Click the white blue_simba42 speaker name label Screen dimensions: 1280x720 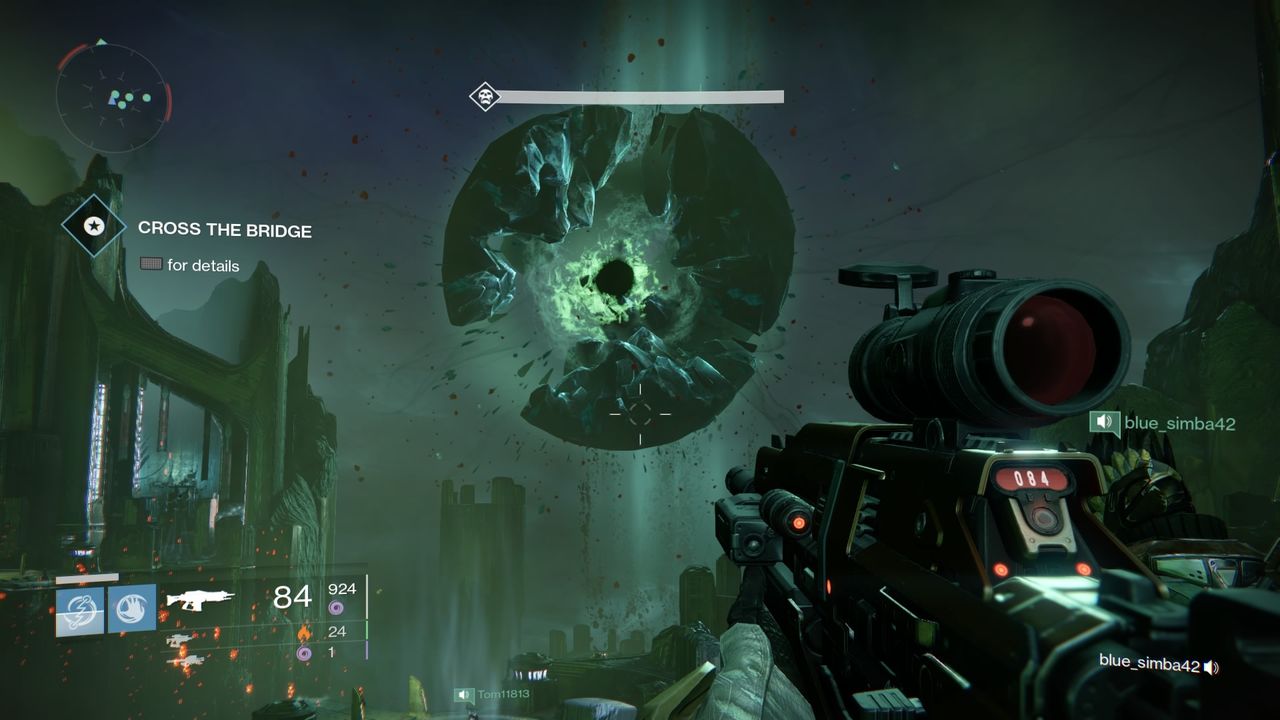[x=1149, y=662]
